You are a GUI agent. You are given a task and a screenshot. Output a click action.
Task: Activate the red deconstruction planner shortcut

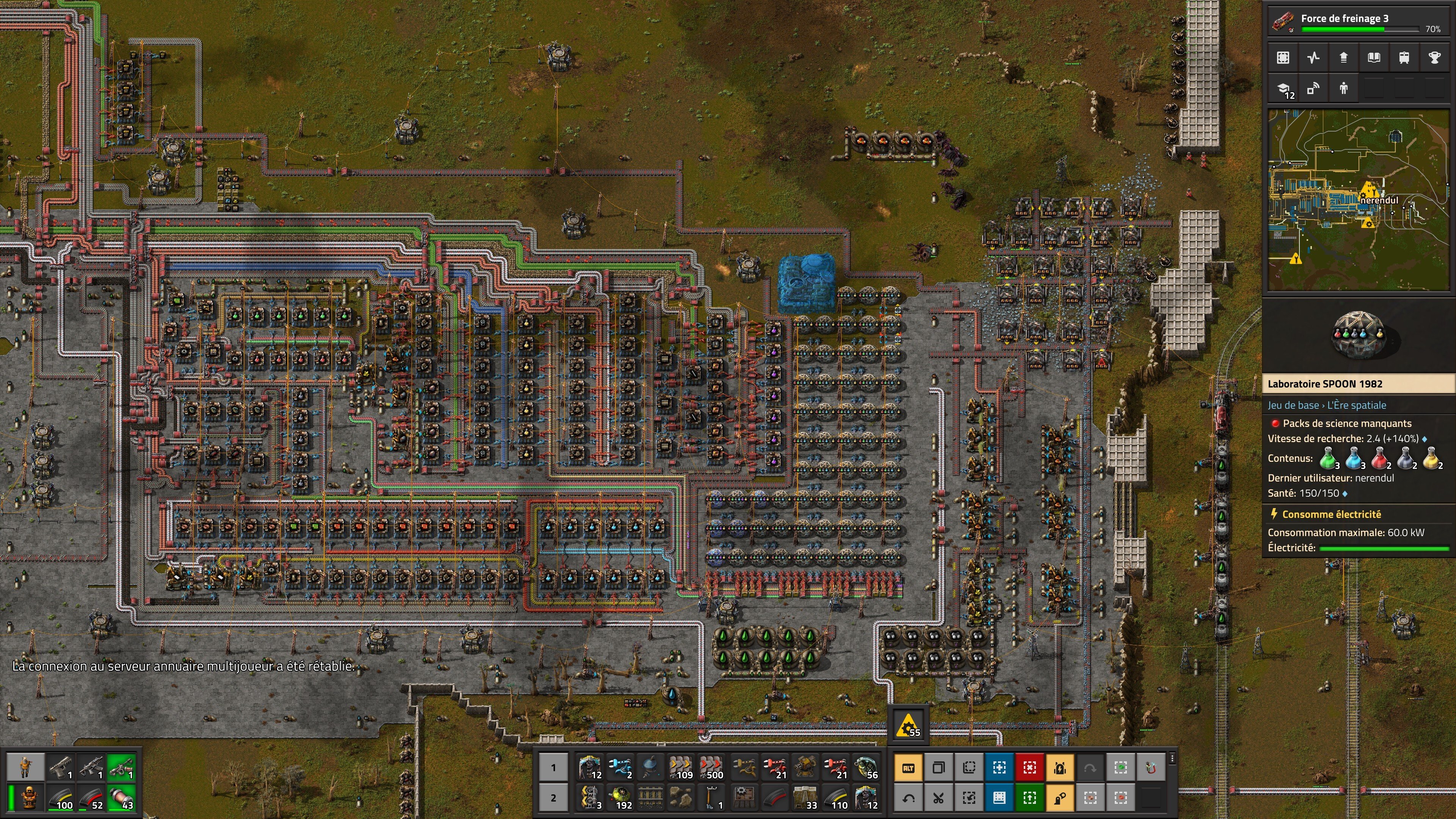pyautogui.click(x=1029, y=767)
